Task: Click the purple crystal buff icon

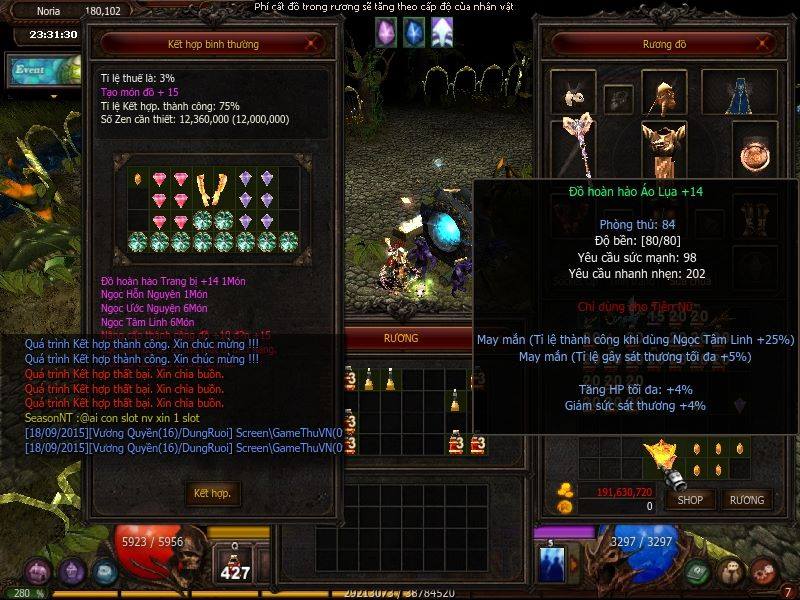Action: pyautogui.click(x=386, y=32)
